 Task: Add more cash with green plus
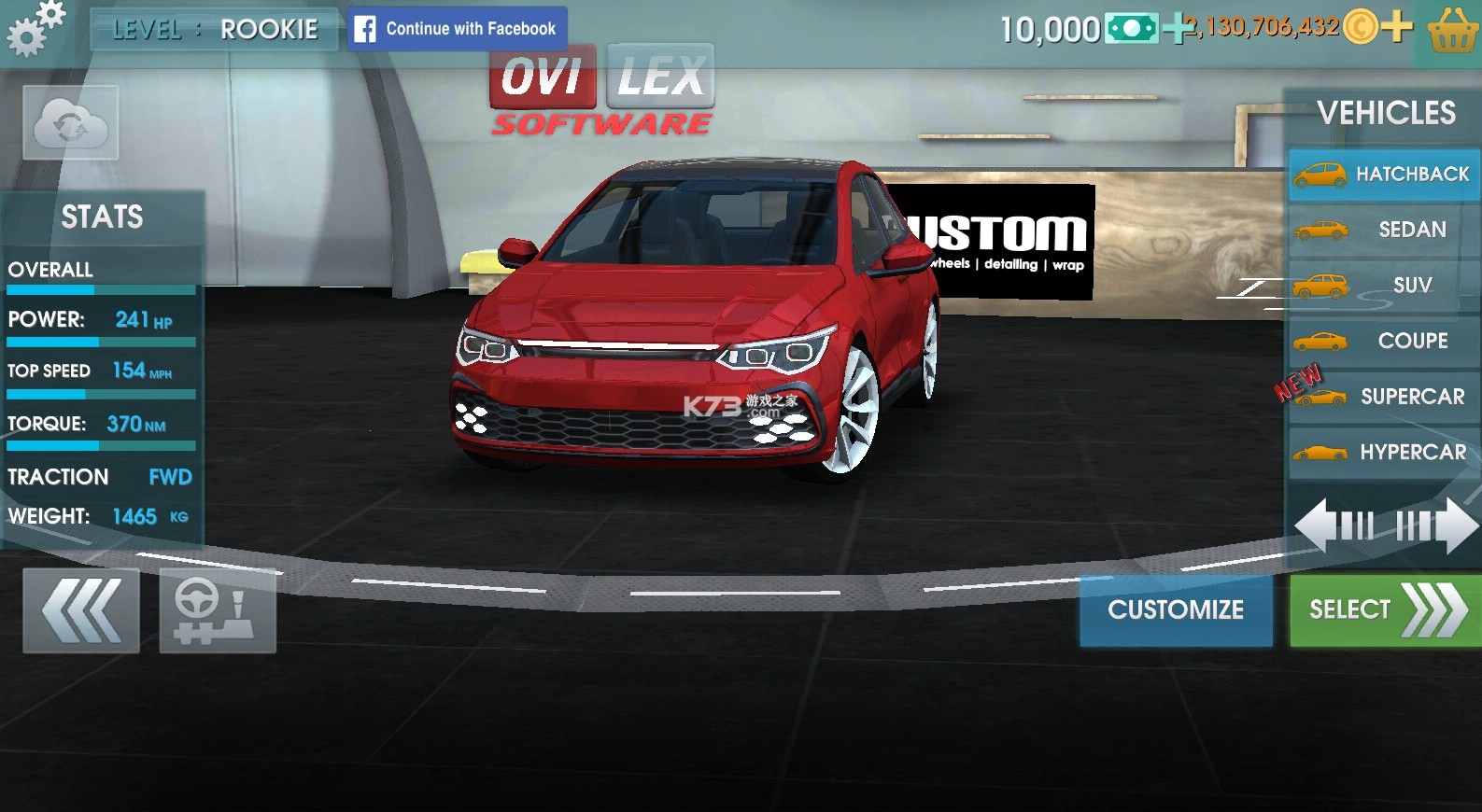point(1179,28)
